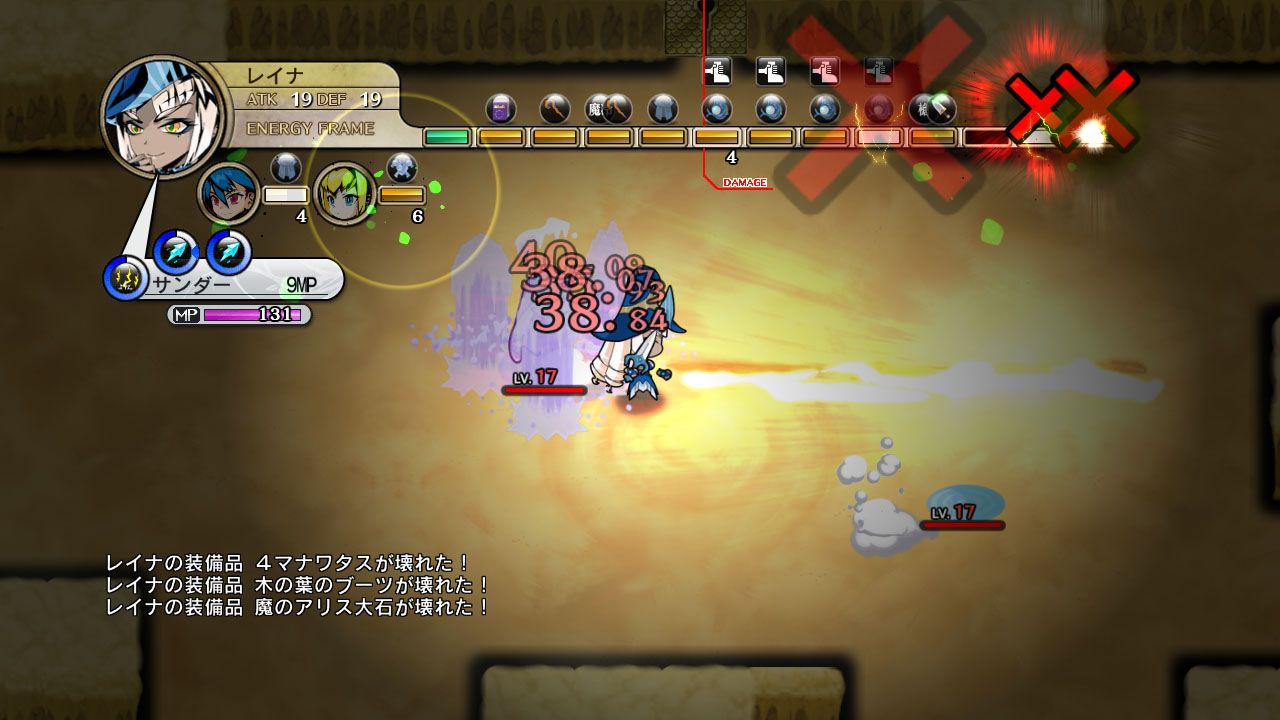Screen dimensions: 1280x720
Task: Click the purple pouch equipment icon
Action: (x=499, y=110)
